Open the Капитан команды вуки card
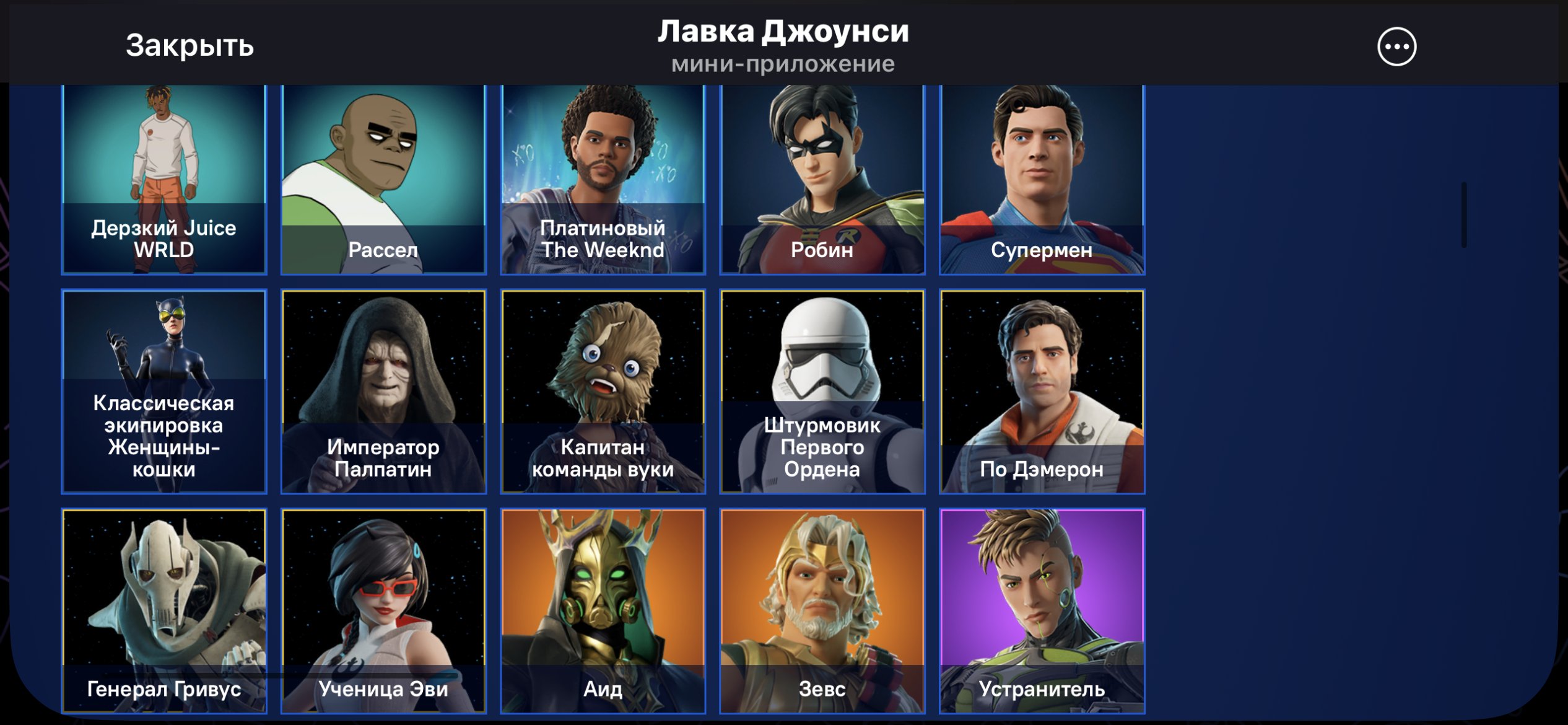 [604, 390]
